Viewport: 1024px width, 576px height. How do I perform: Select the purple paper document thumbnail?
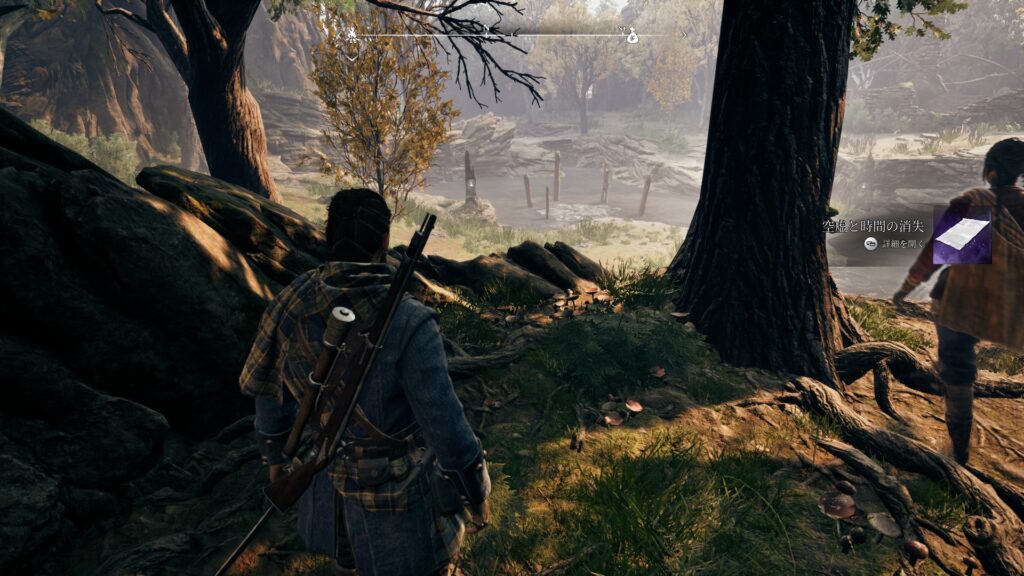pyautogui.click(x=962, y=235)
